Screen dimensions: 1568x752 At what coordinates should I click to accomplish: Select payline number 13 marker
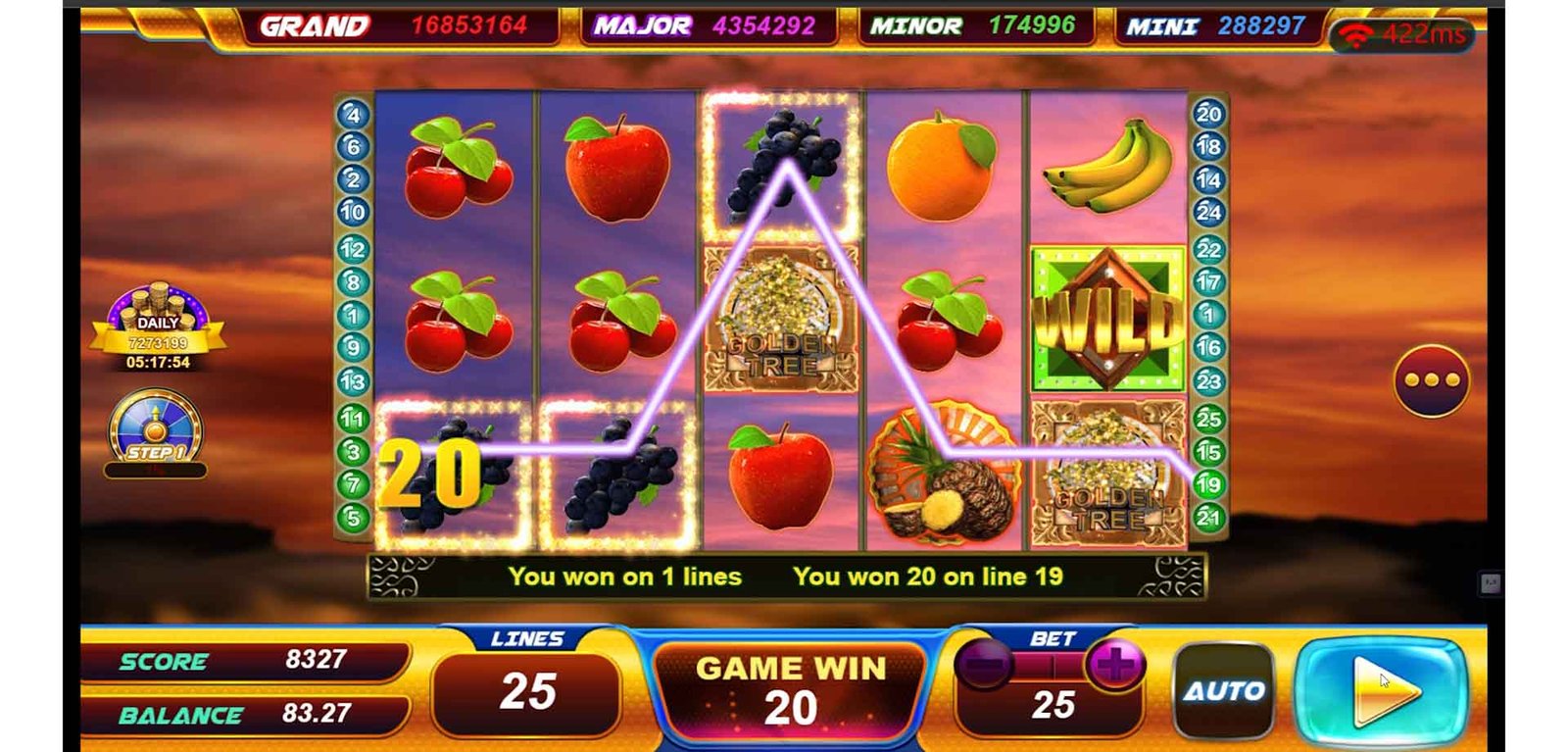point(353,381)
